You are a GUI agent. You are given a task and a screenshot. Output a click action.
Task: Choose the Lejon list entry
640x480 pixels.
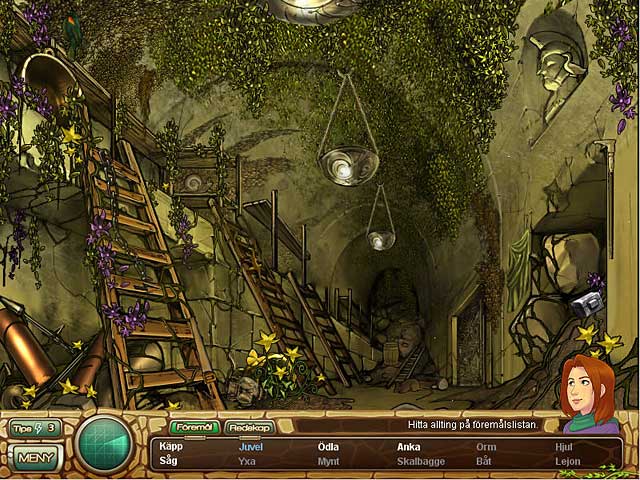(567, 461)
